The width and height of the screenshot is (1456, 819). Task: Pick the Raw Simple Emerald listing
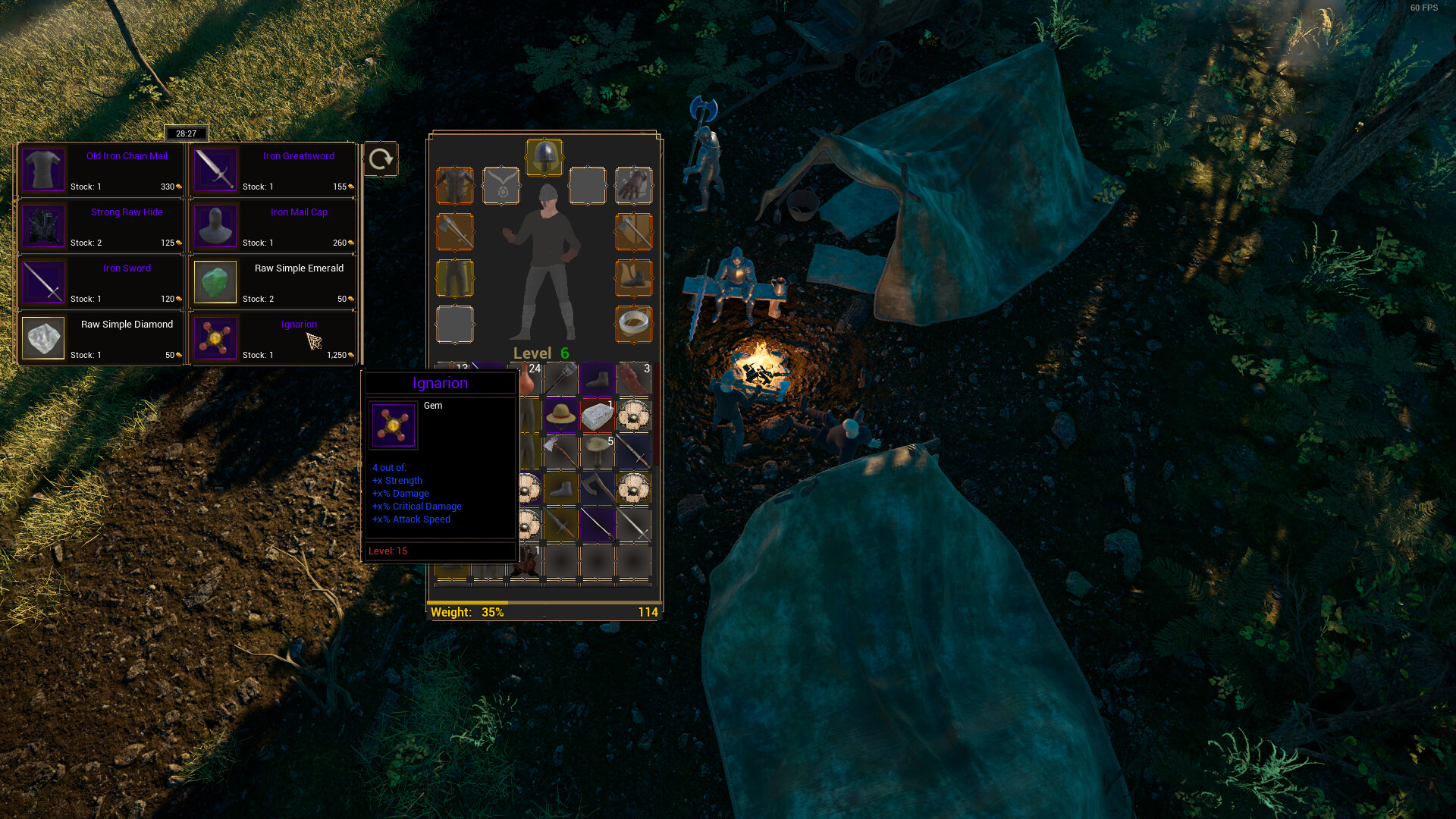click(x=273, y=282)
